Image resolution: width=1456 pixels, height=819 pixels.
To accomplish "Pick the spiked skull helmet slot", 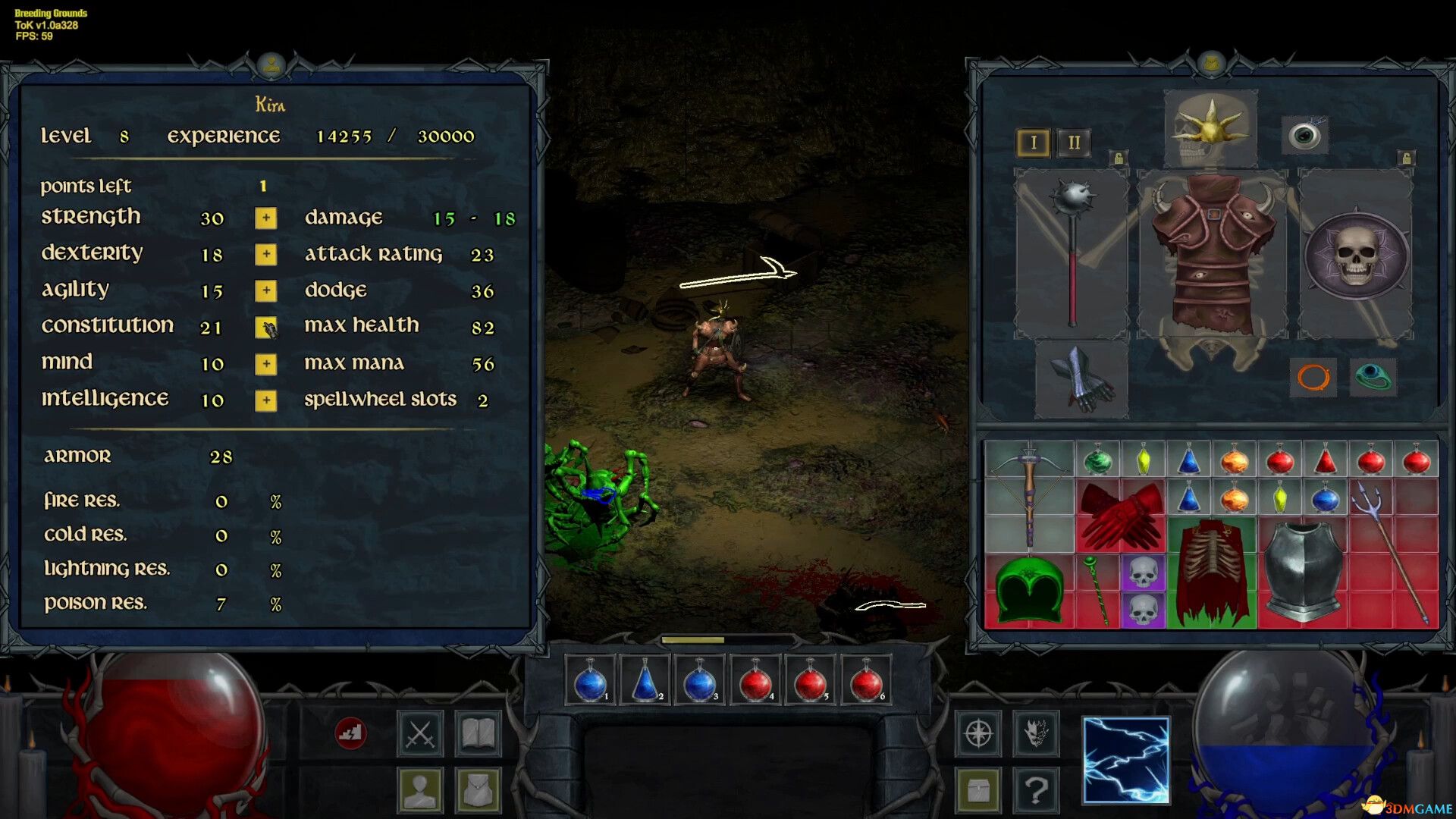I will pos(1210,127).
